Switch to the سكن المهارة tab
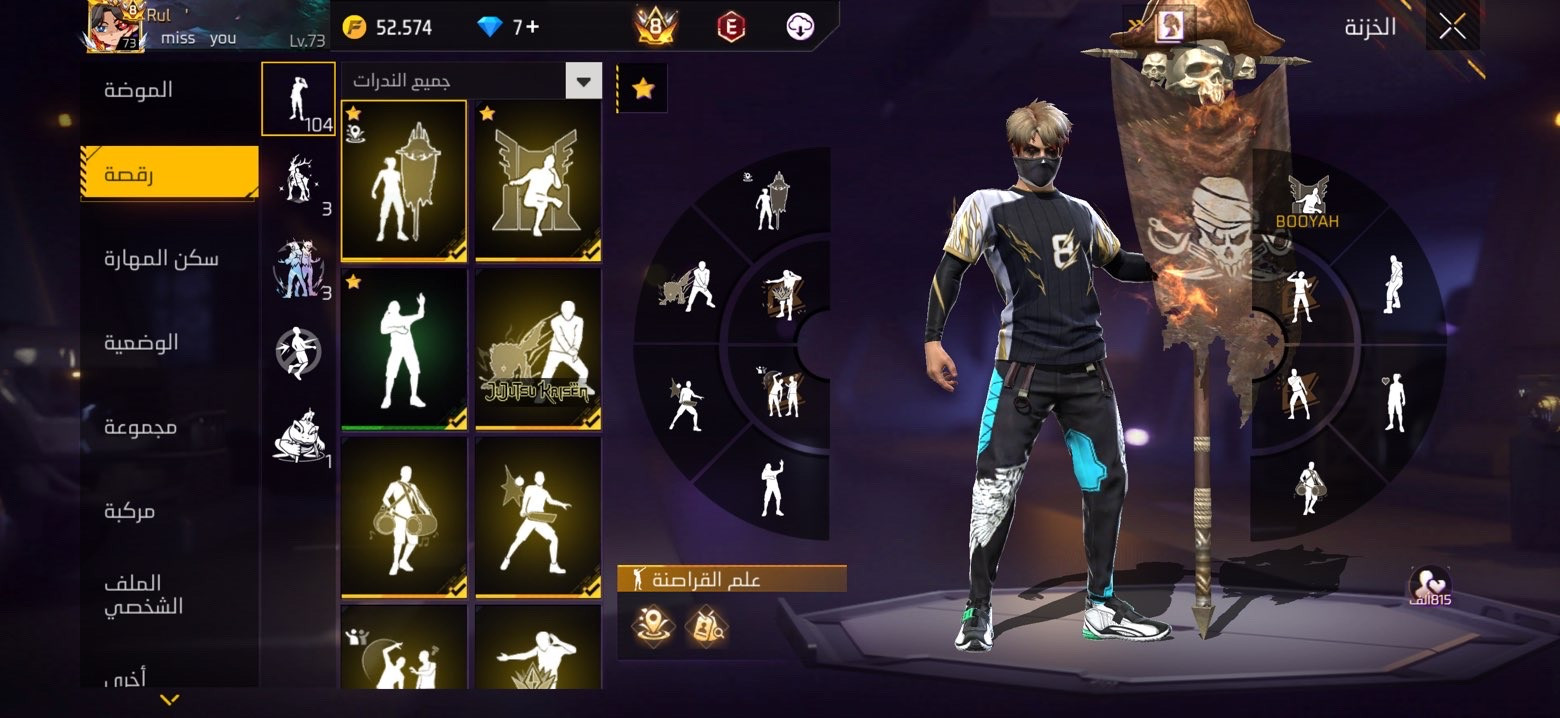 [161, 259]
